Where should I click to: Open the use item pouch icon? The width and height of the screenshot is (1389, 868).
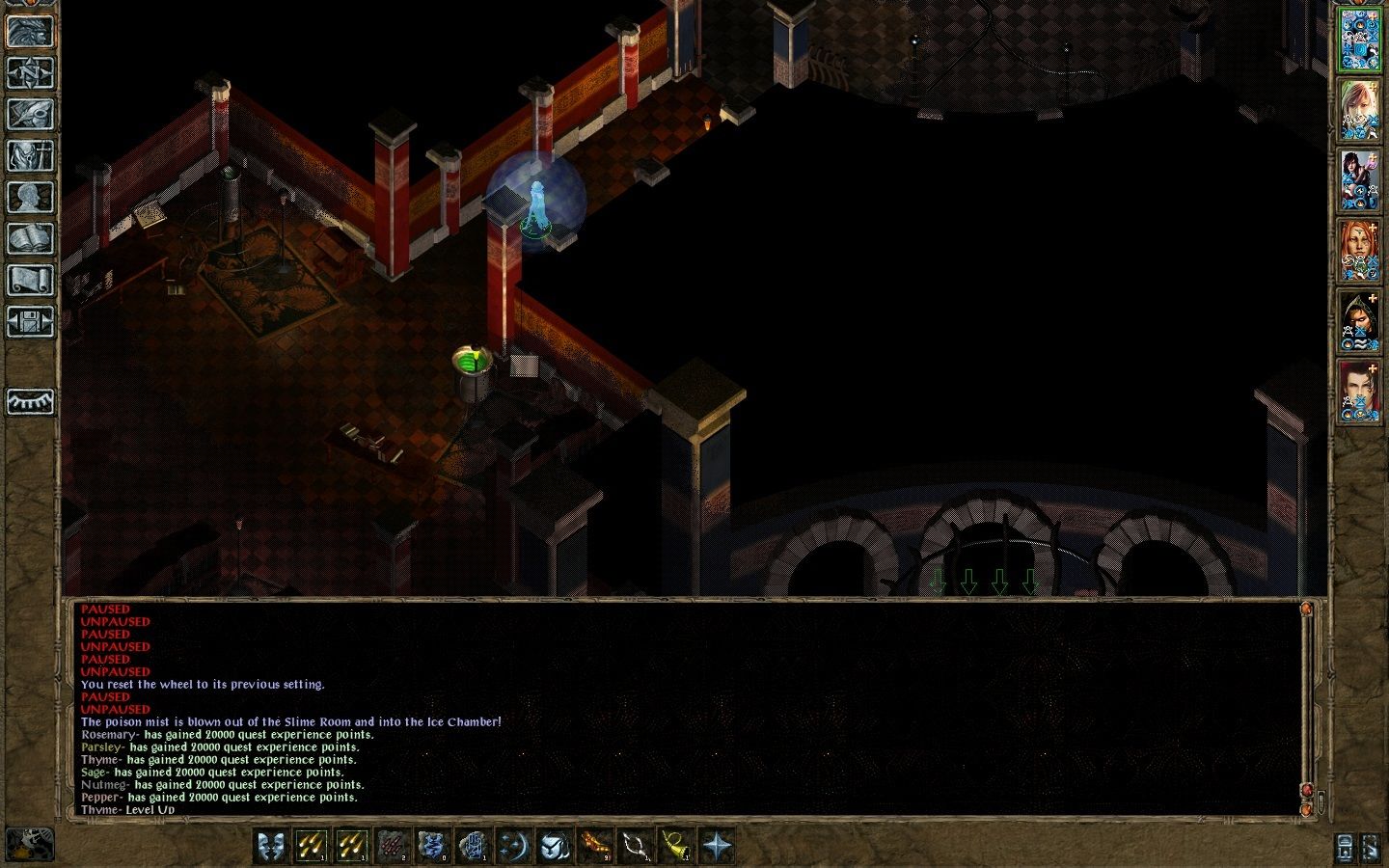555,846
